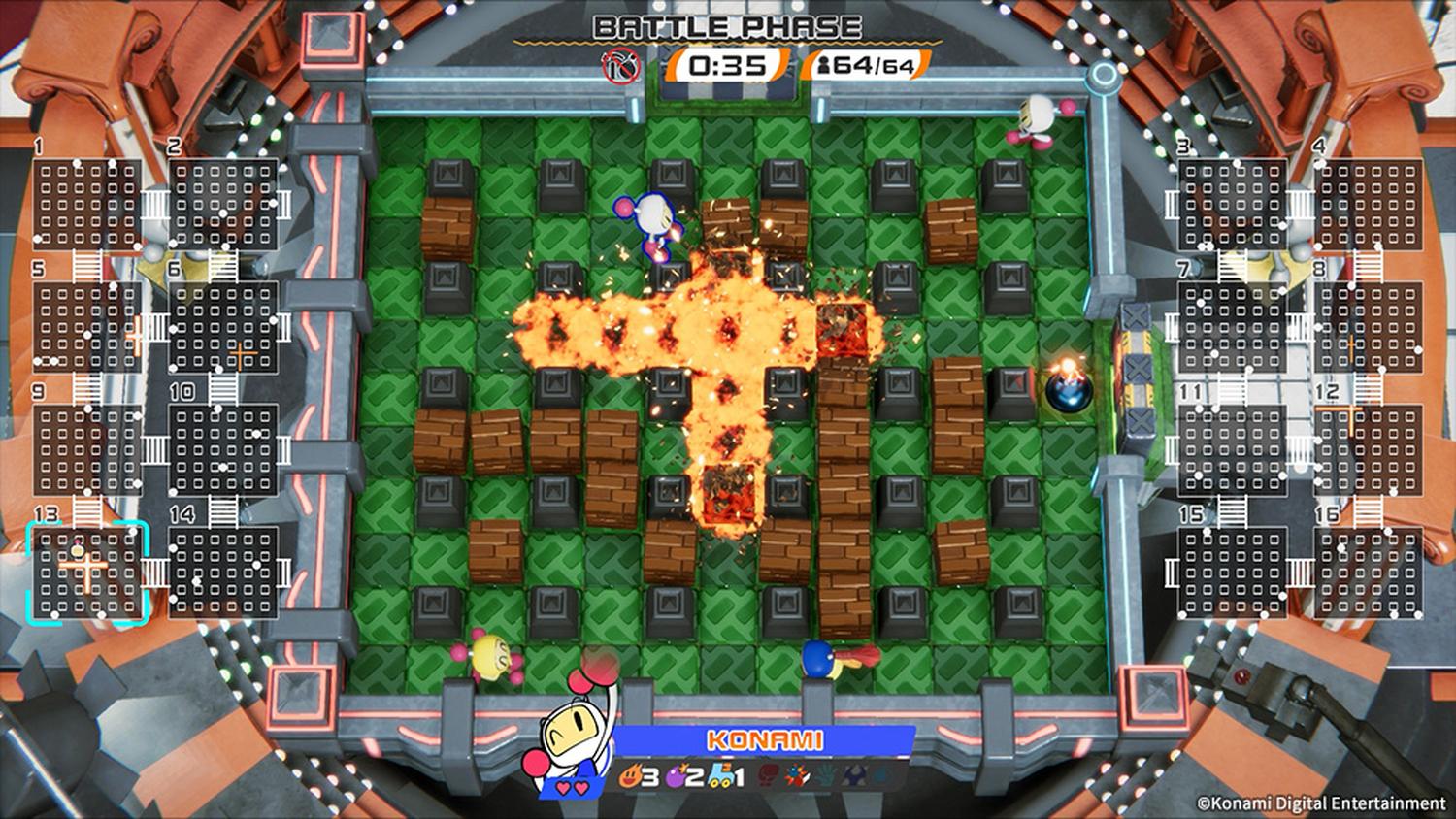Select the purple bomb-up icon
Viewport: 1456px width, 819px height.
672,776
